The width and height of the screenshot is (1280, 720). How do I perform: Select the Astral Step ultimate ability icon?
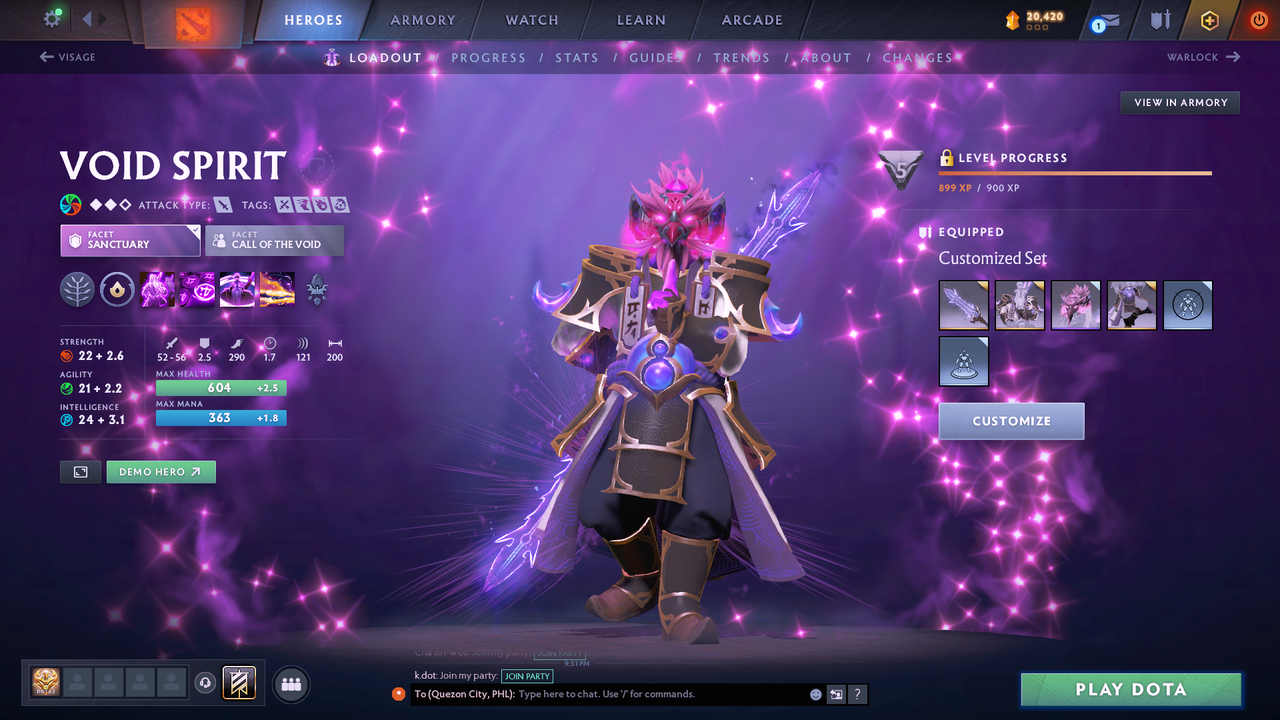tap(277, 290)
